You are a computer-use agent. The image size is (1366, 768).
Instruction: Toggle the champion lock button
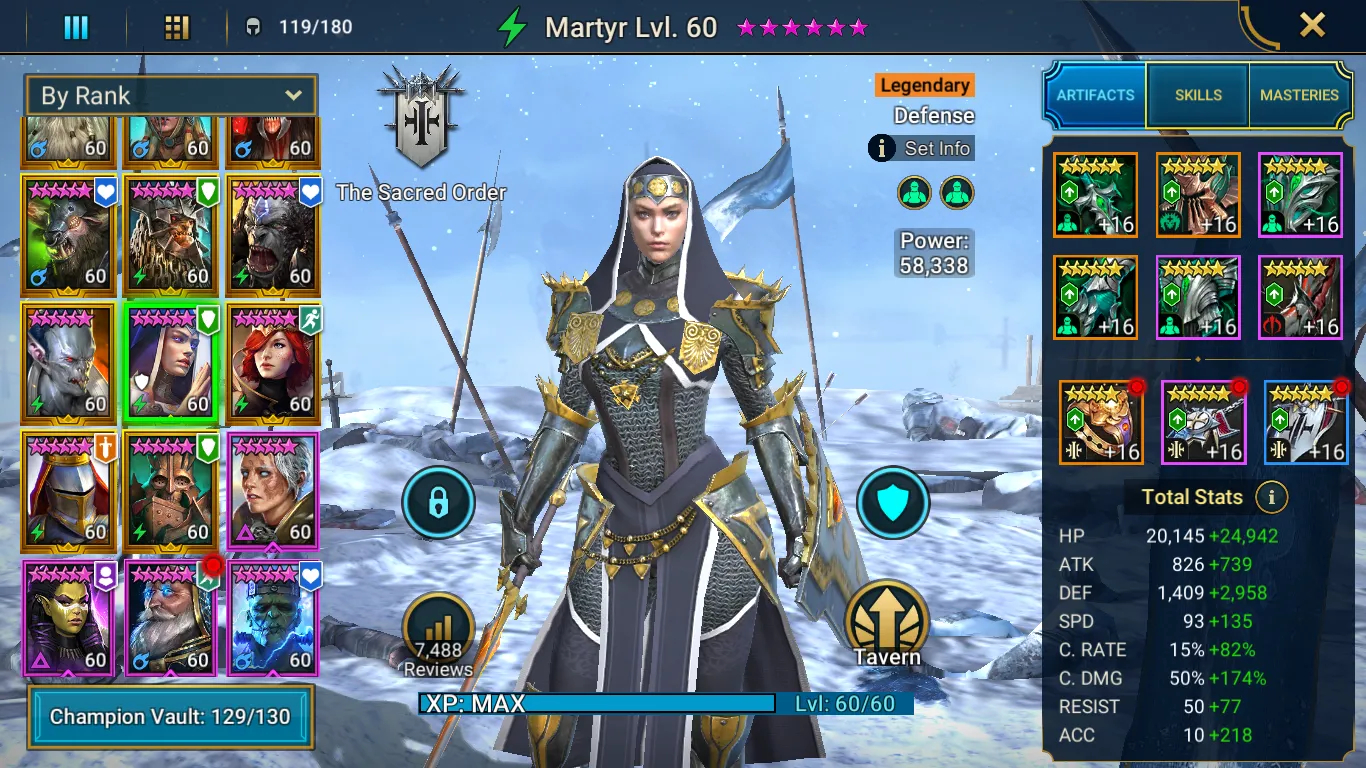coord(438,503)
